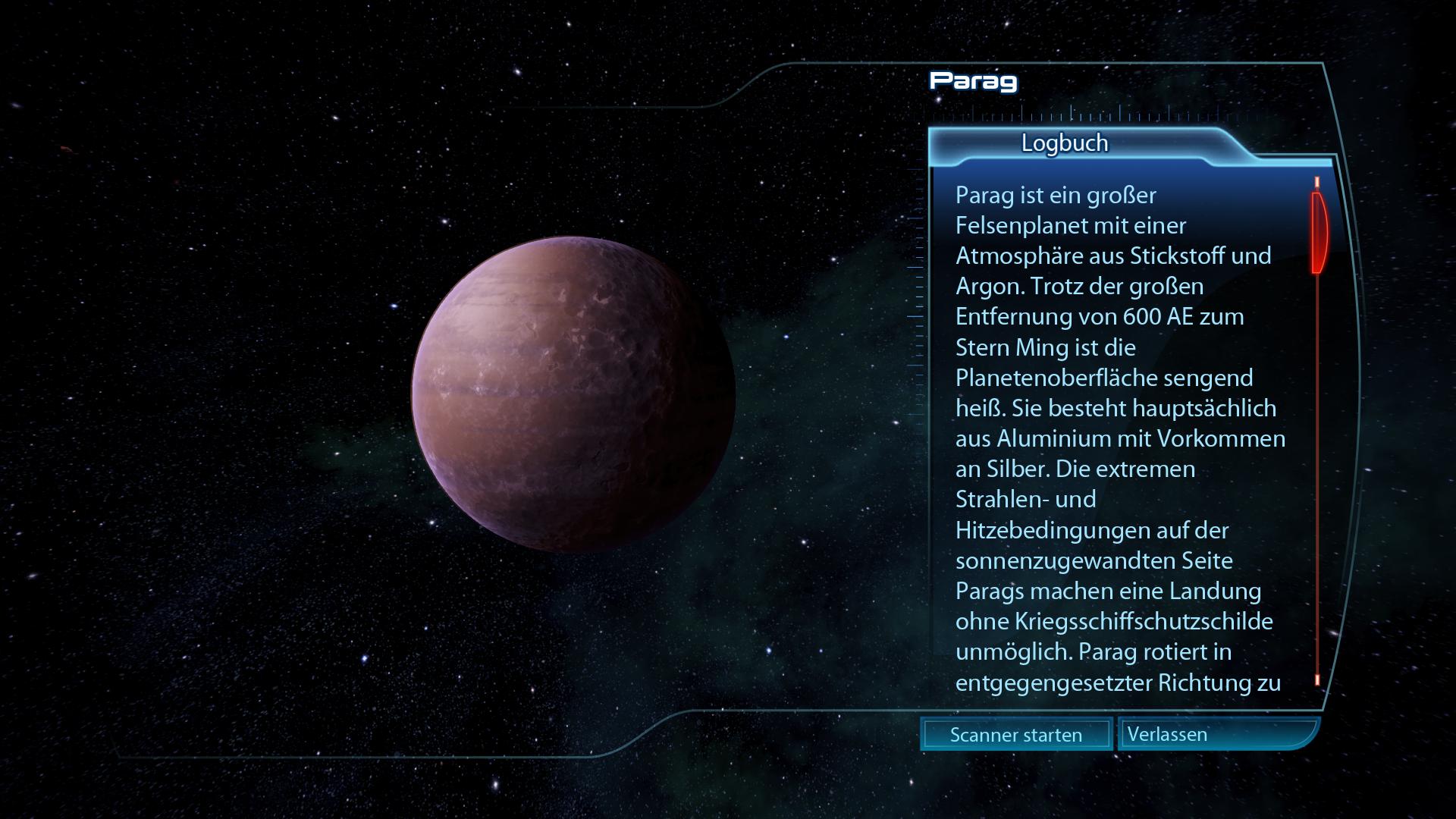Click the red logbook scrollbar handle

[x=1319, y=232]
